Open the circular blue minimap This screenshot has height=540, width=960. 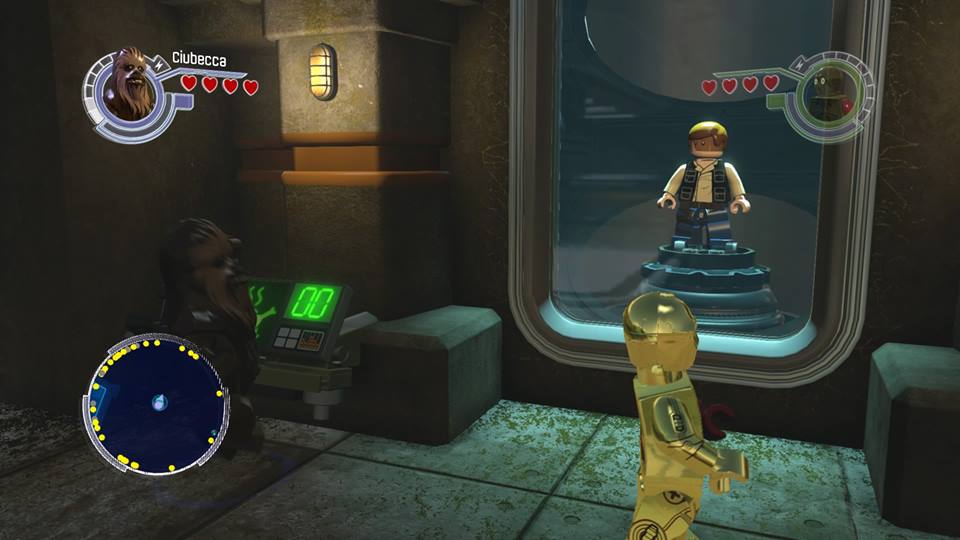click(157, 405)
